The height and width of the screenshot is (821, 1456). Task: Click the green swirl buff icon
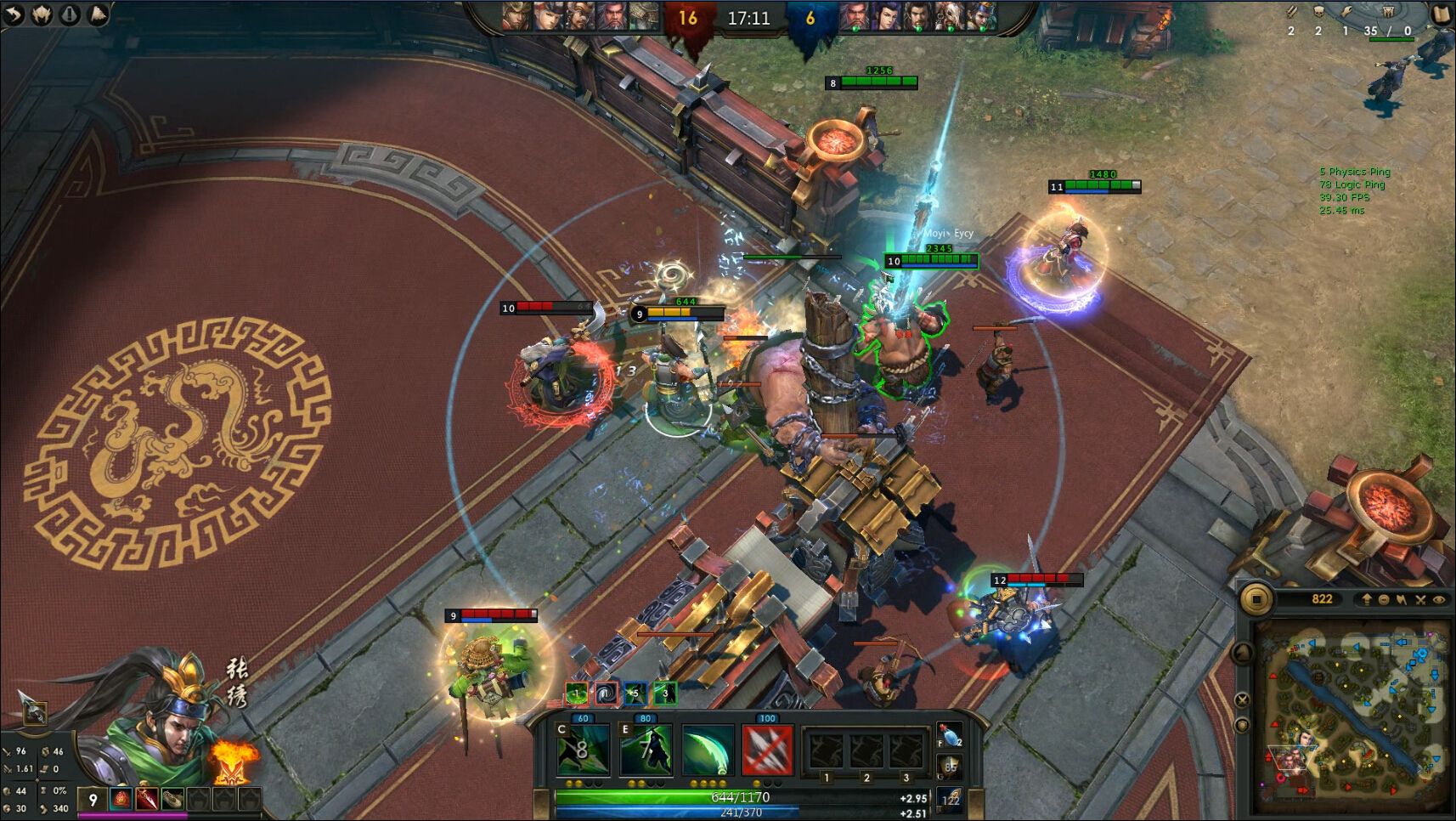(x=577, y=694)
